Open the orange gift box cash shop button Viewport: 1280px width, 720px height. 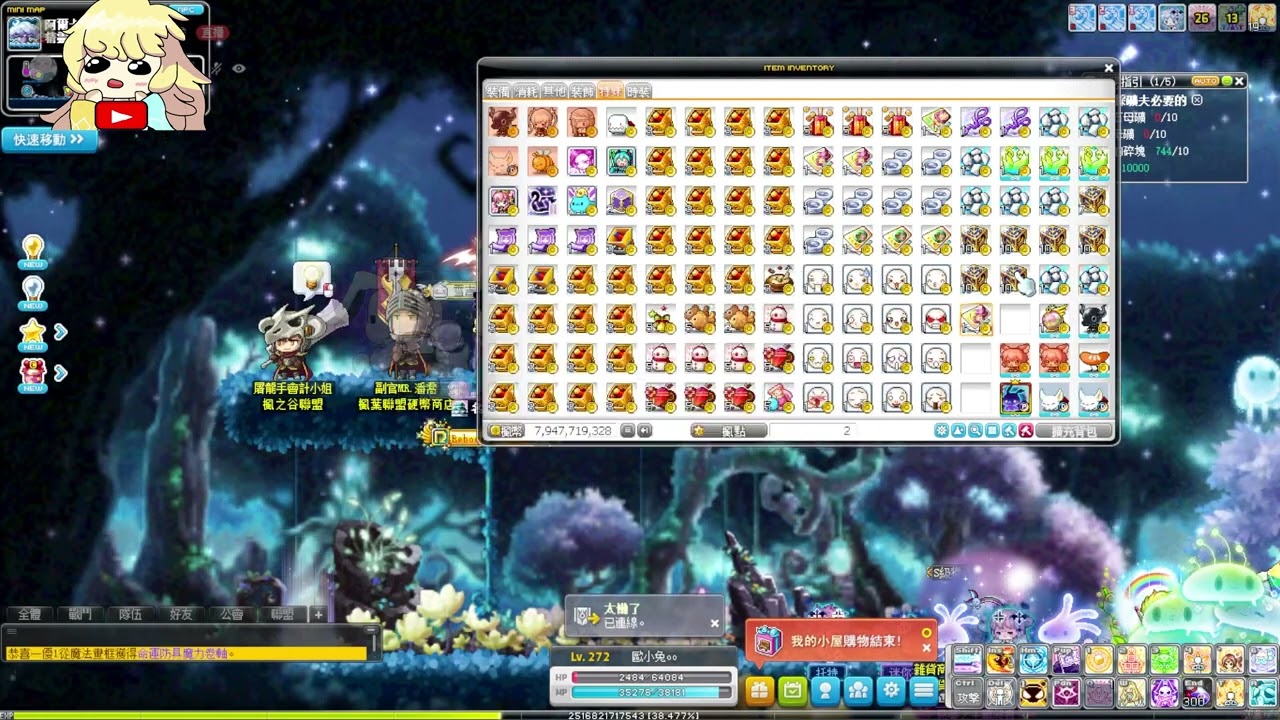[x=759, y=690]
